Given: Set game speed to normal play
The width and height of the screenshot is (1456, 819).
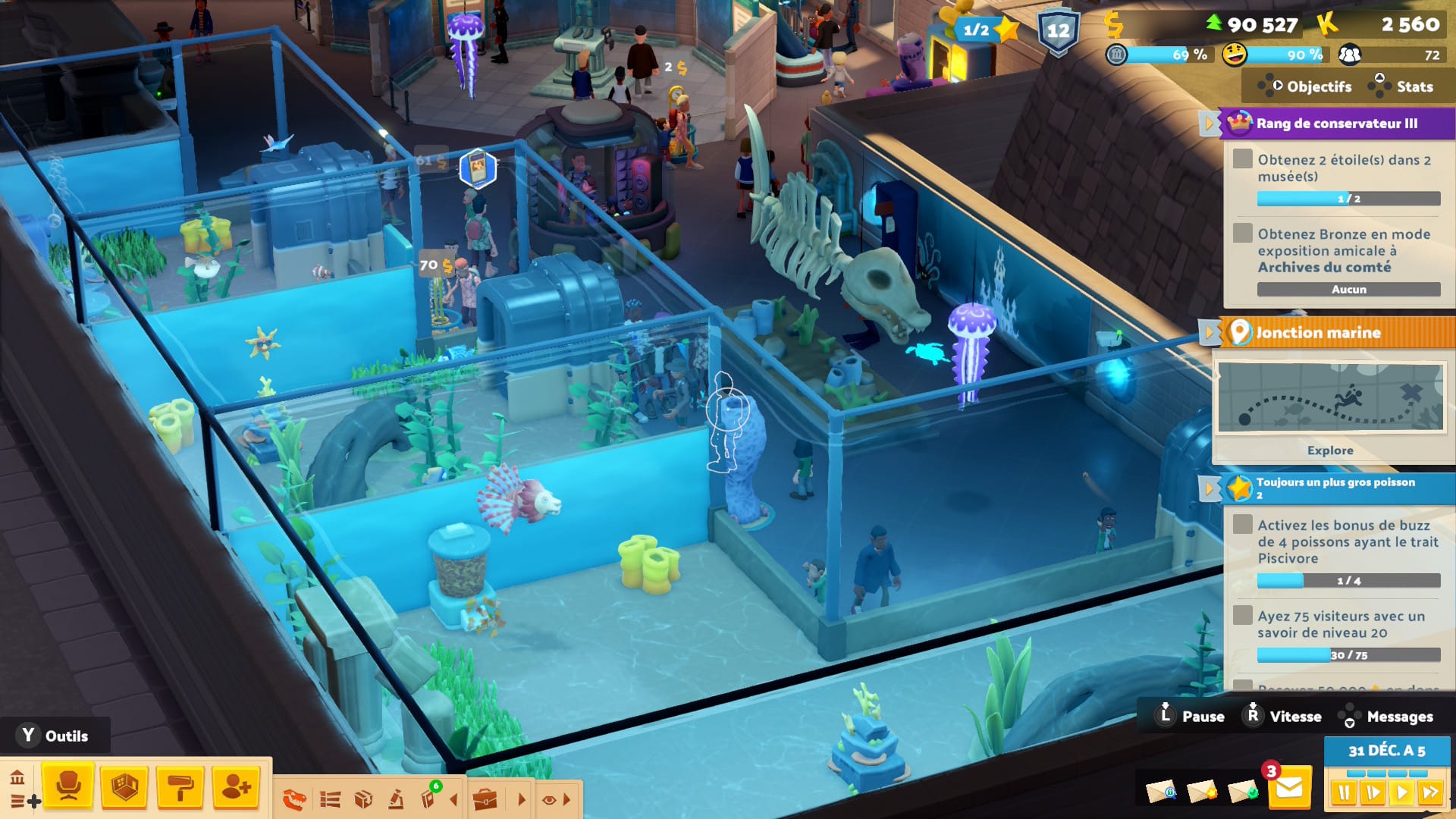Looking at the screenshot, I should (1401, 793).
